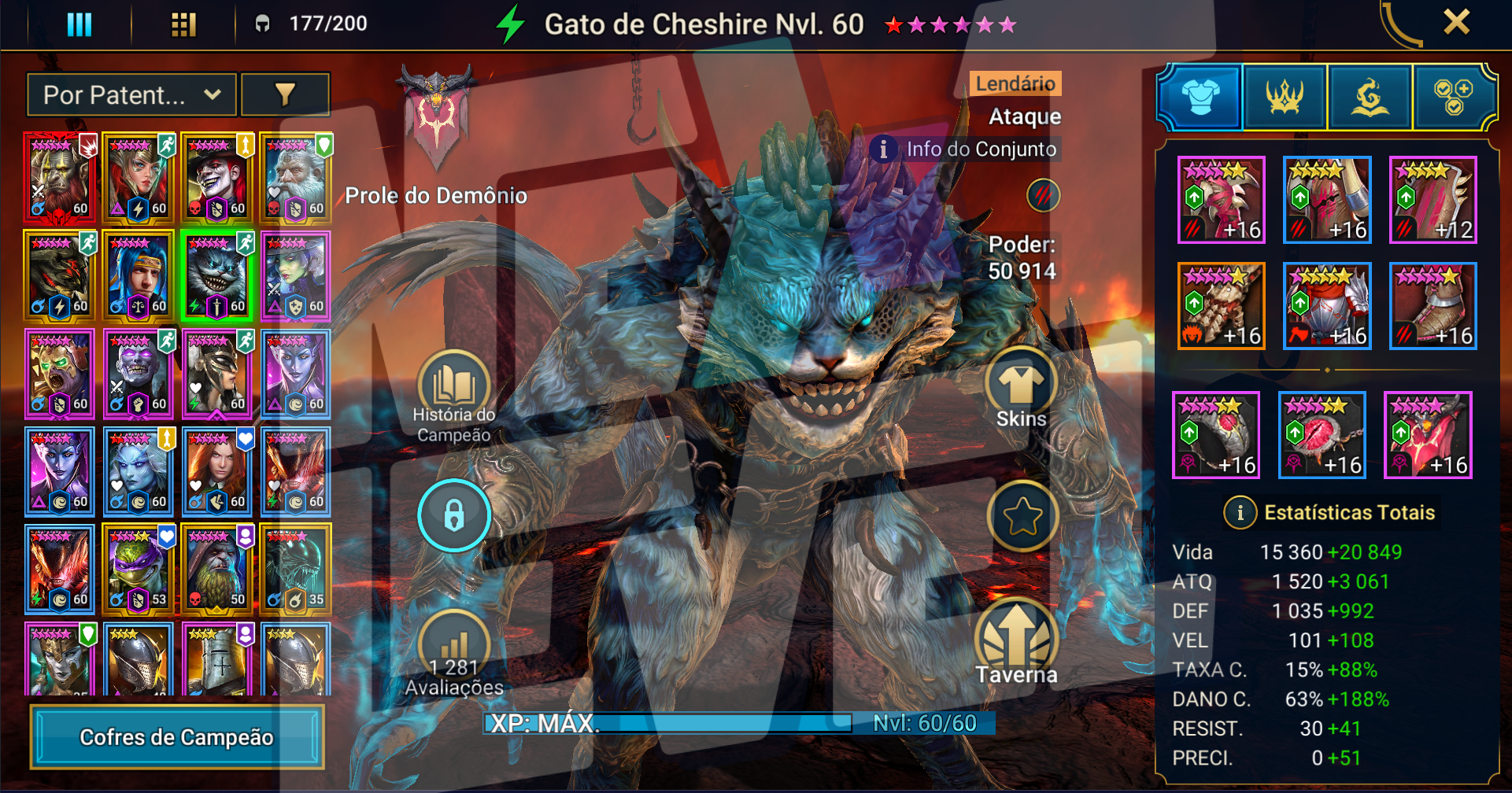Switch to the crown masteries tab
The height and width of the screenshot is (793, 1512).
1285,98
